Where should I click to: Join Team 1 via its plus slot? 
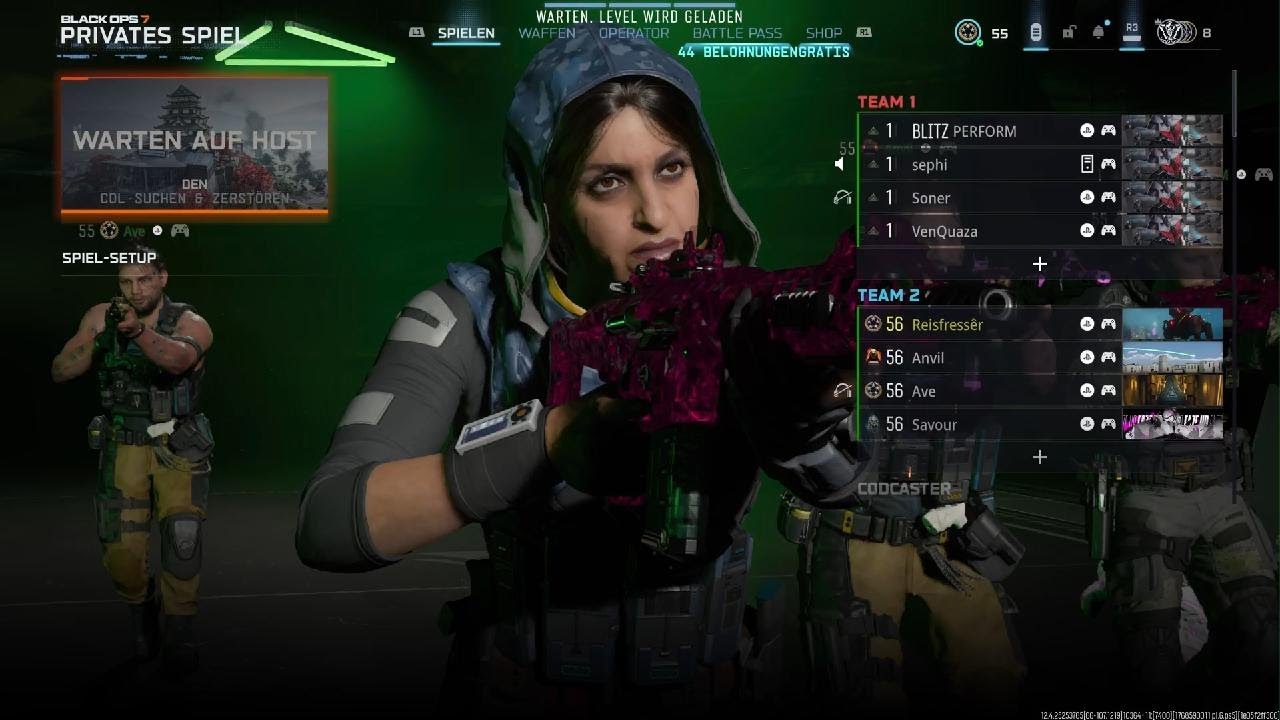[x=1040, y=264]
